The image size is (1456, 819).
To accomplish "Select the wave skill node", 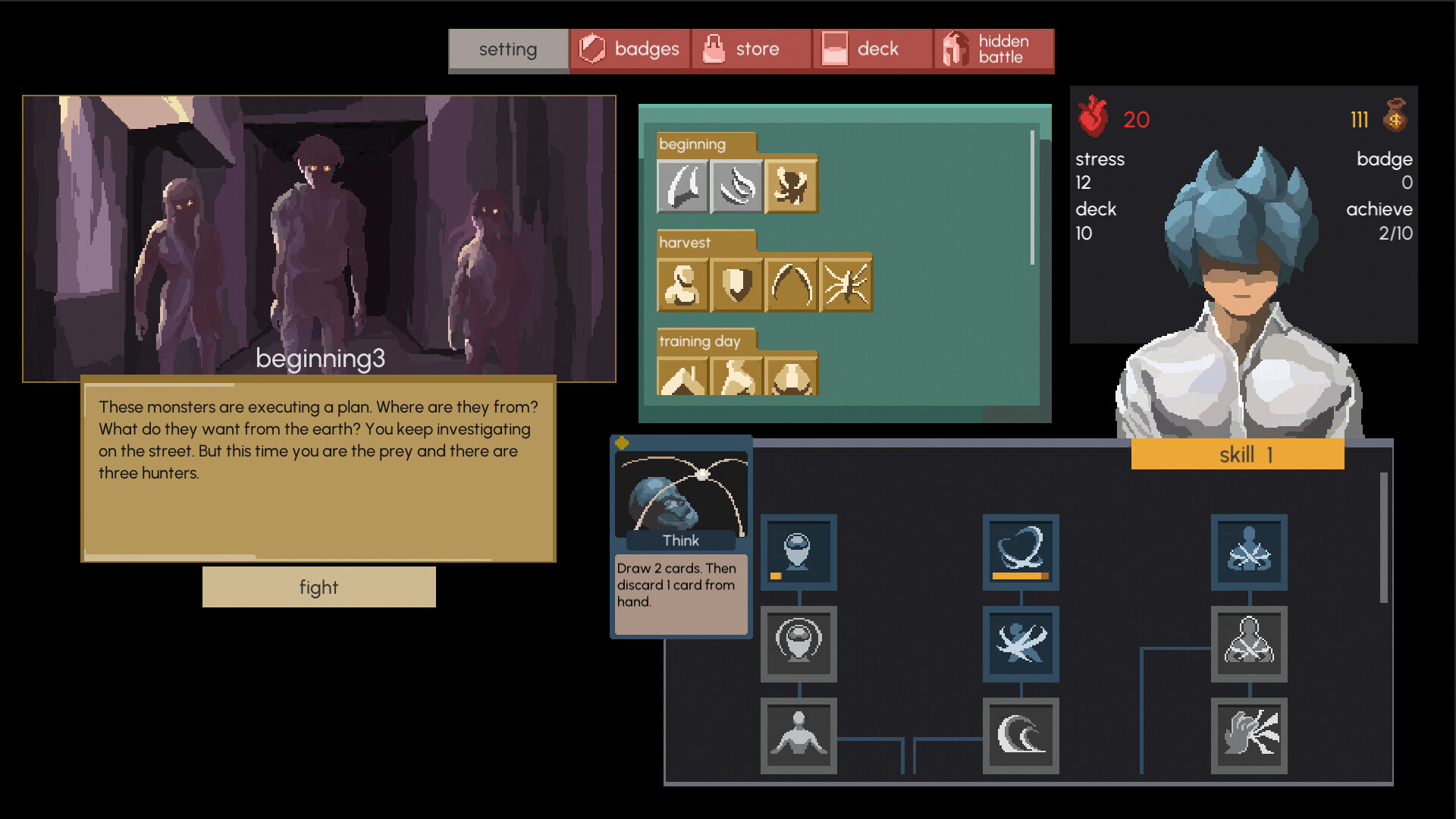I will click(1021, 735).
